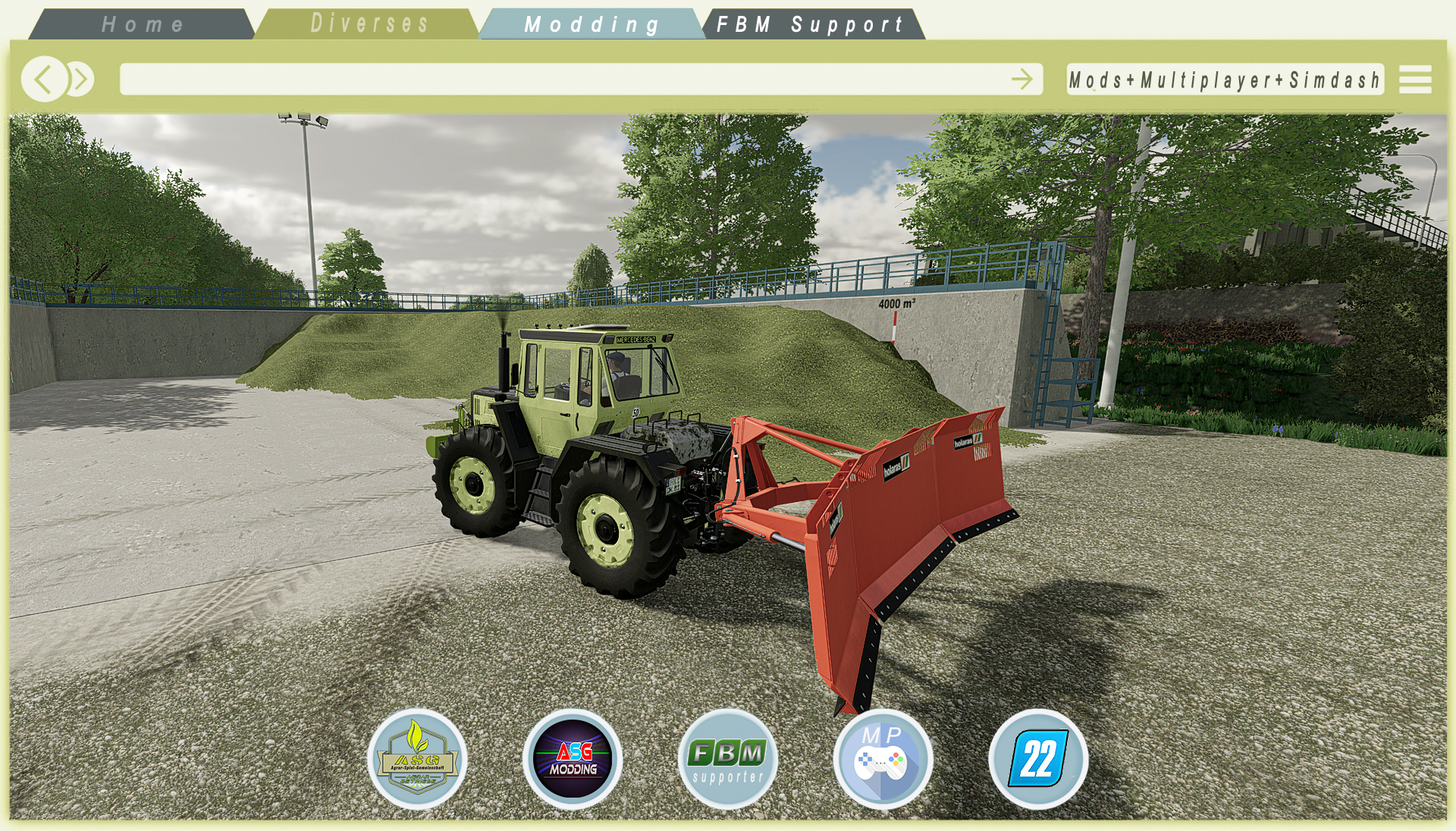
Task: Open the Diverses tab
Action: 369,24
